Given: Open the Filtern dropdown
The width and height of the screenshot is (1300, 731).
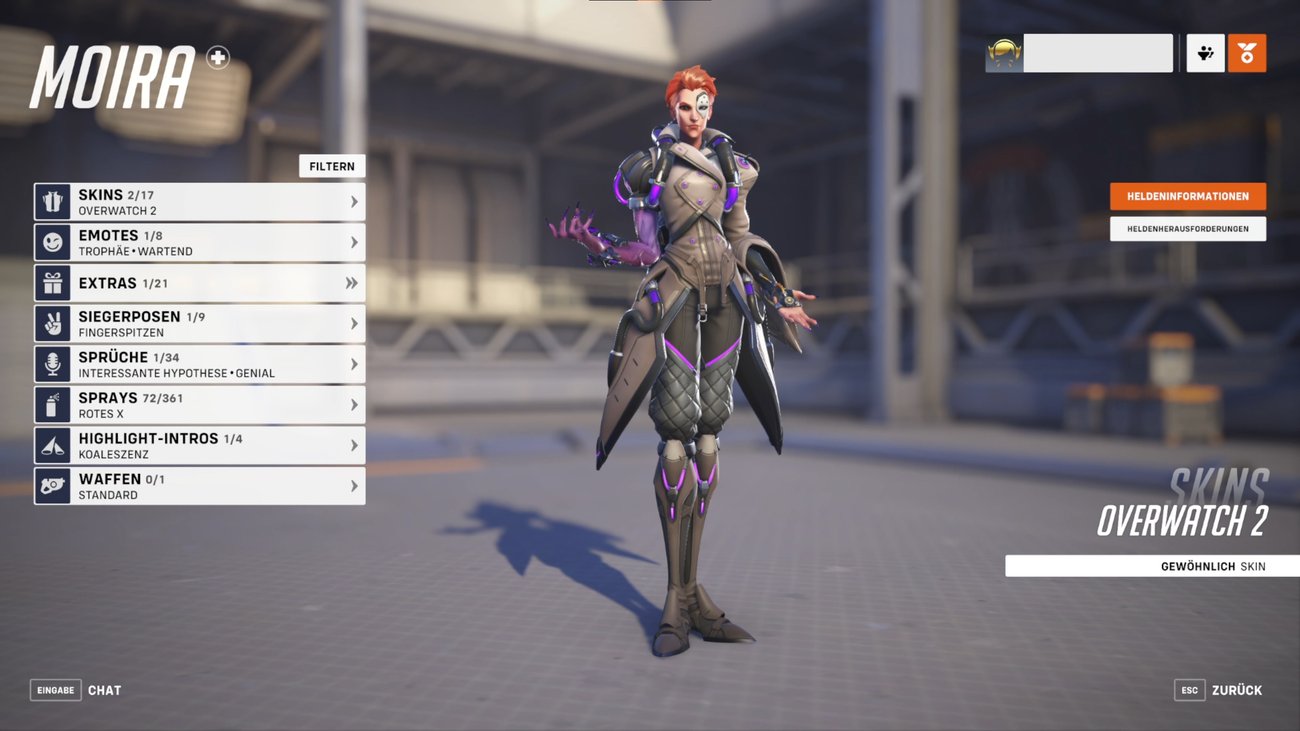Looking at the screenshot, I should [x=332, y=165].
